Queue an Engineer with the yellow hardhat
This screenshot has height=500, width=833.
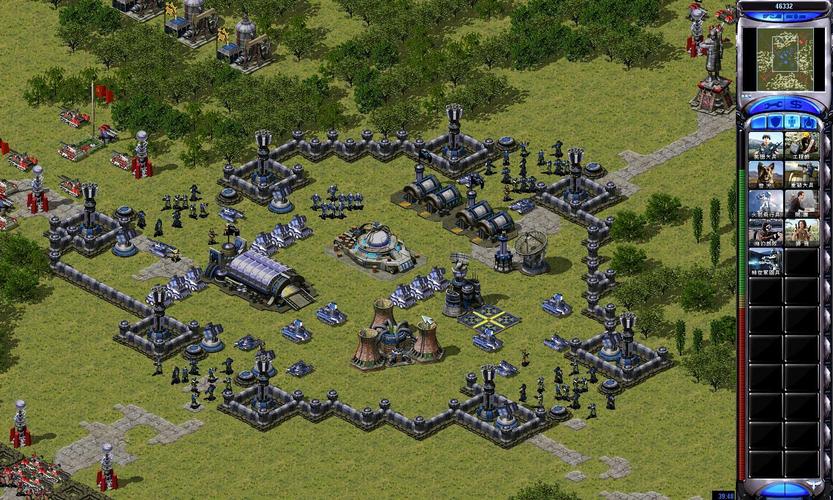[x=800, y=146]
